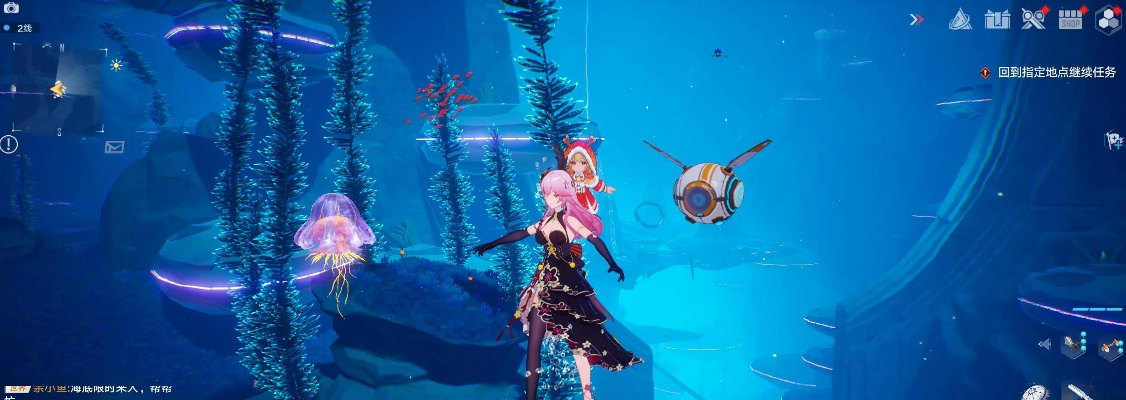The height and width of the screenshot is (400, 1126).
Task: Open the mail envelope icon
Action: pos(114,147)
